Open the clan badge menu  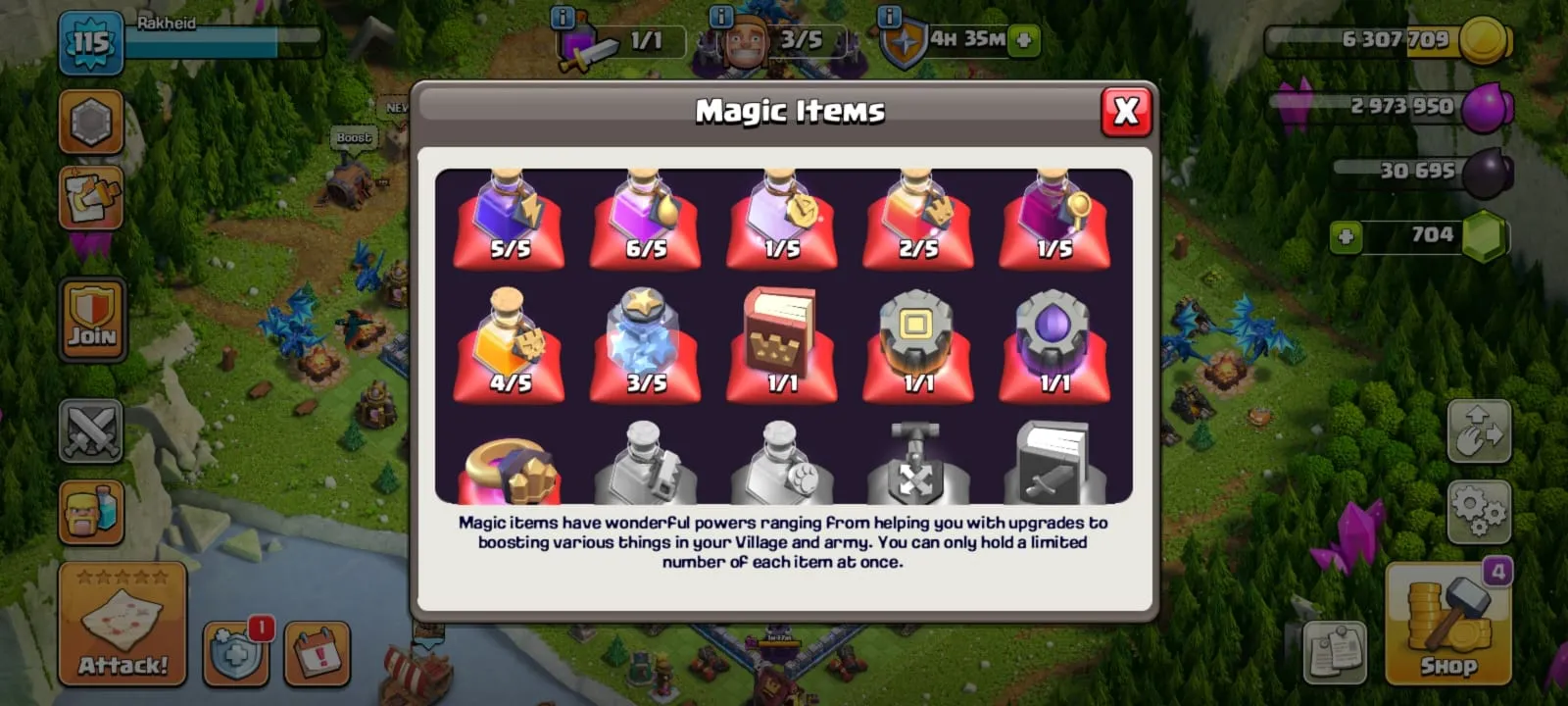(x=91, y=123)
